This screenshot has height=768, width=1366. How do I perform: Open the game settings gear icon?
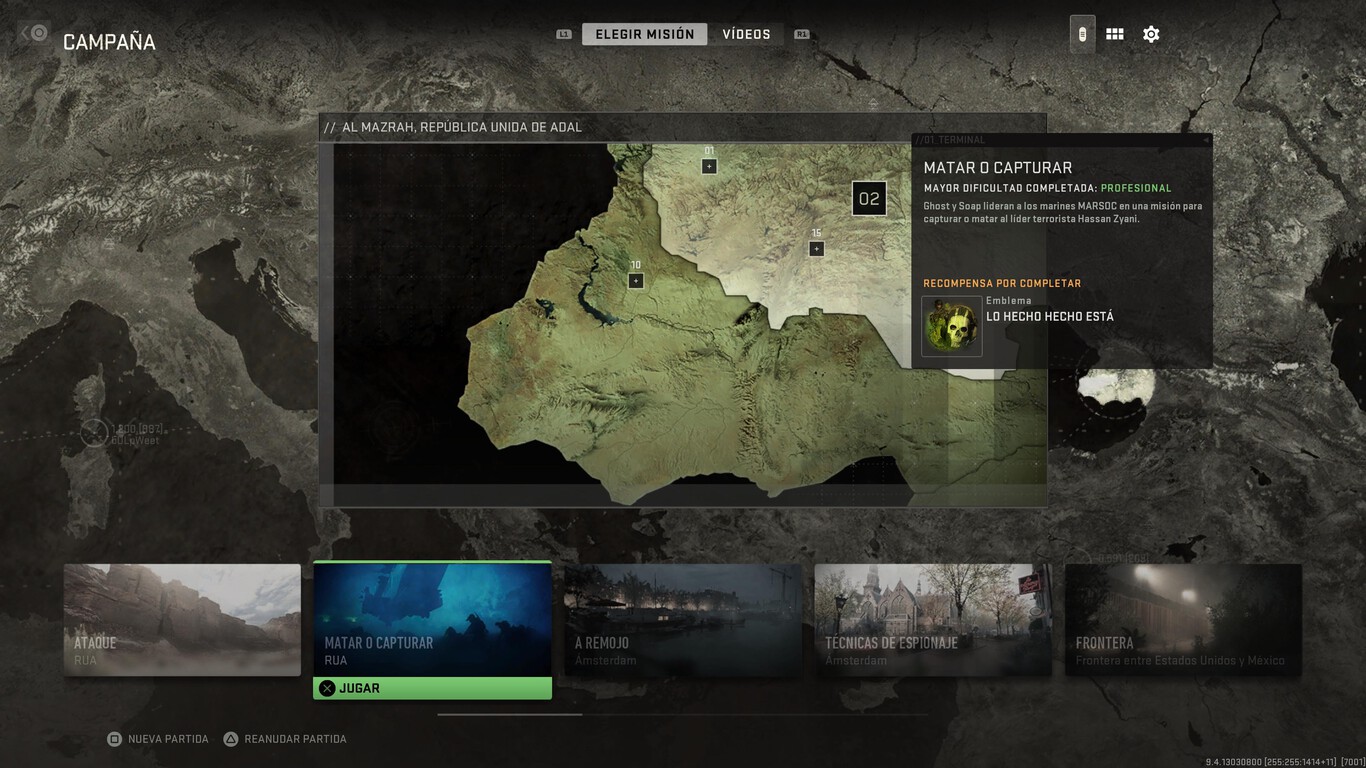point(1151,33)
